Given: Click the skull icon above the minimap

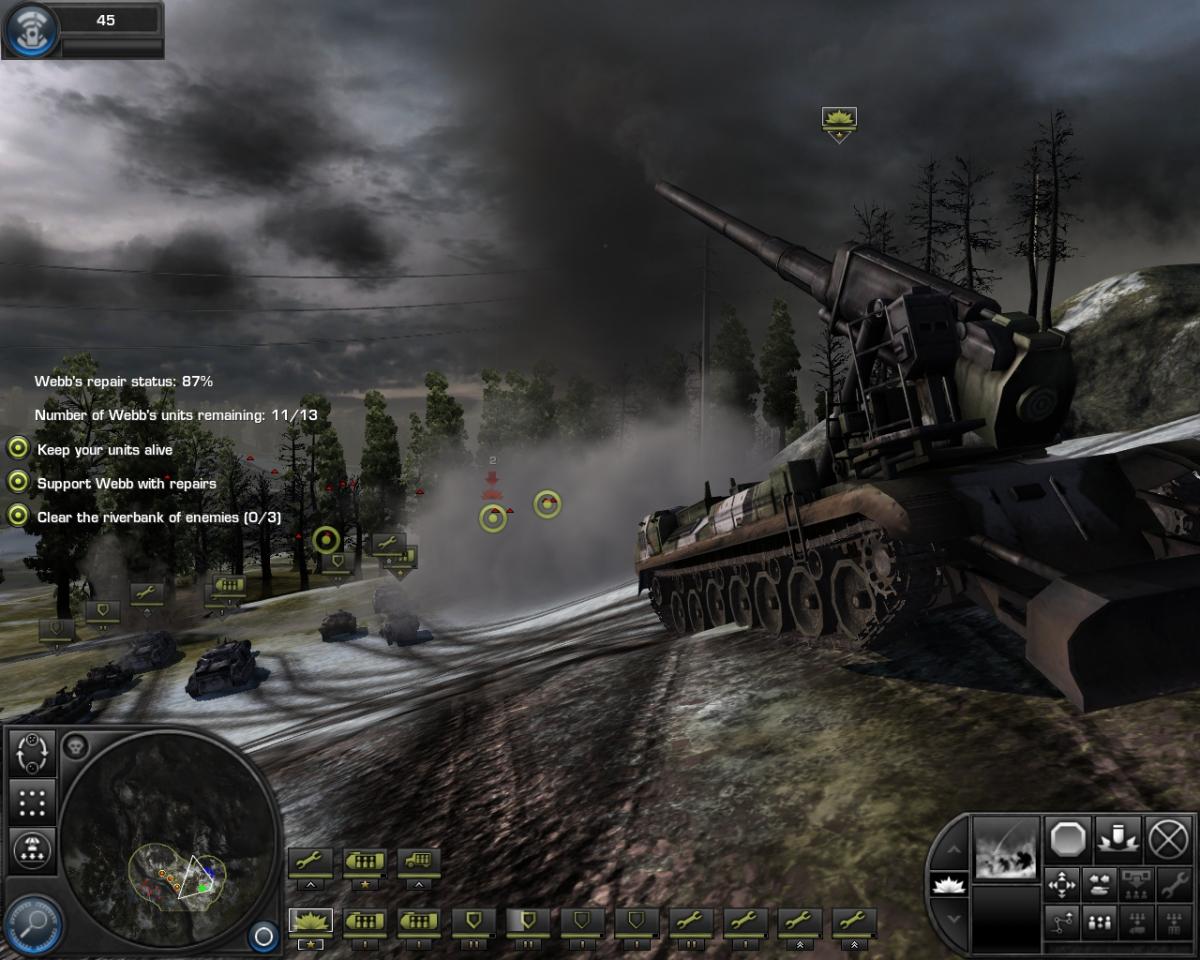Looking at the screenshot, I should 76,745.
